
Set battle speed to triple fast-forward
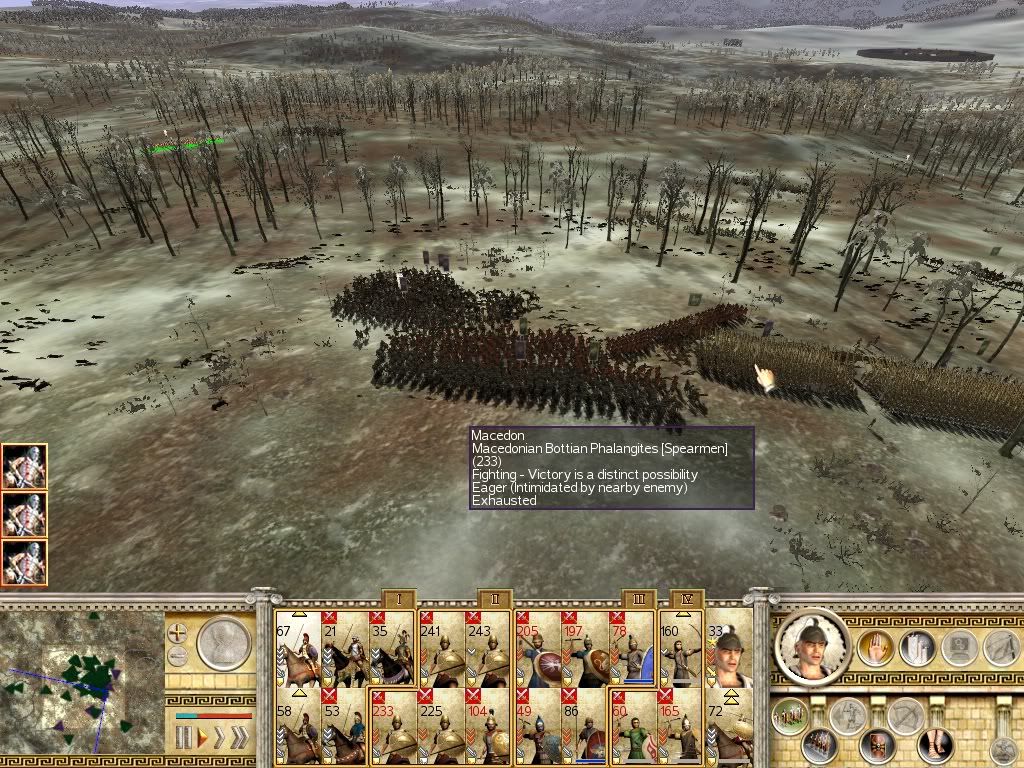click(239, 738)
